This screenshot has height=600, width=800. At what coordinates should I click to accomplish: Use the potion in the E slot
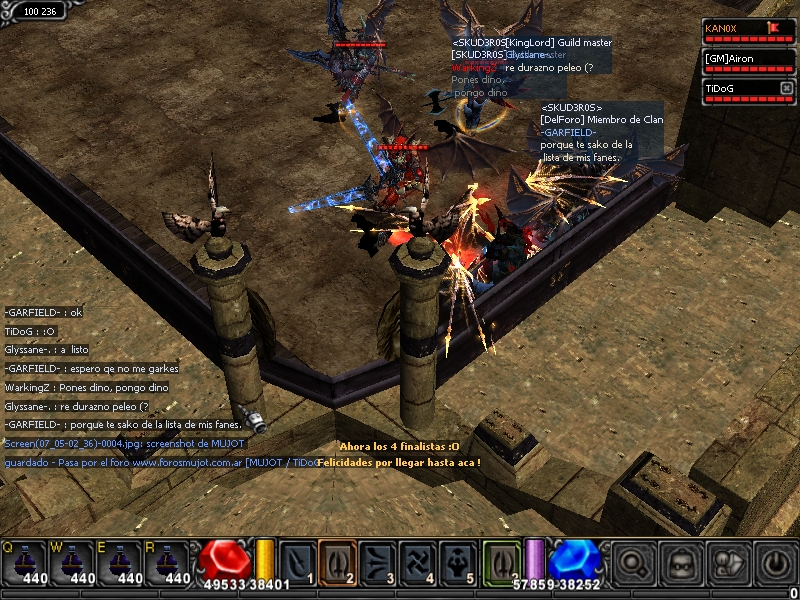coord(120,562)
